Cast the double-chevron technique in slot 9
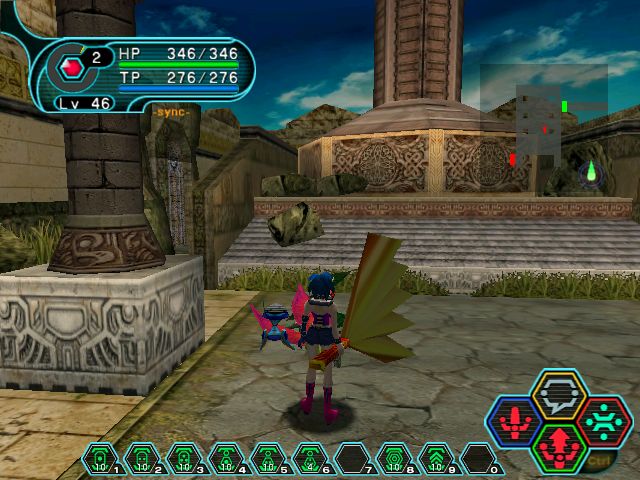This screenshot has width=640, height=480. click(436, 459)
